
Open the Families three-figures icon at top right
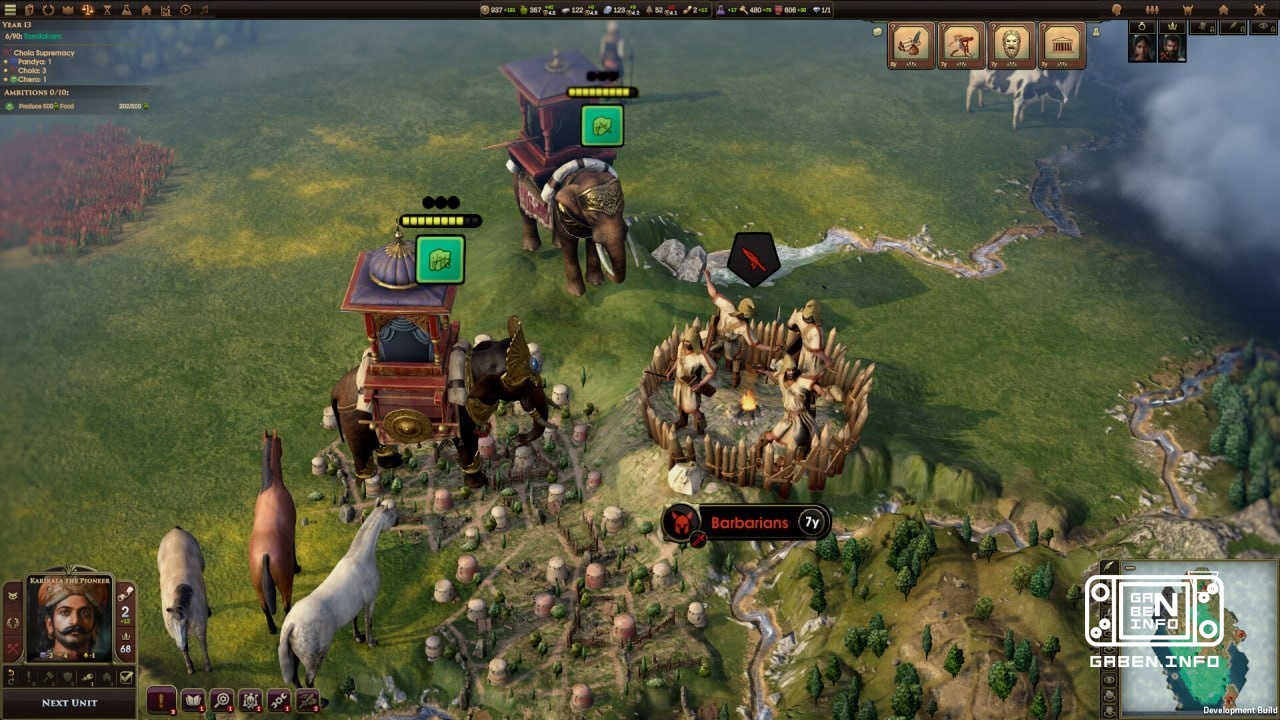click(x=1153, y=9)
